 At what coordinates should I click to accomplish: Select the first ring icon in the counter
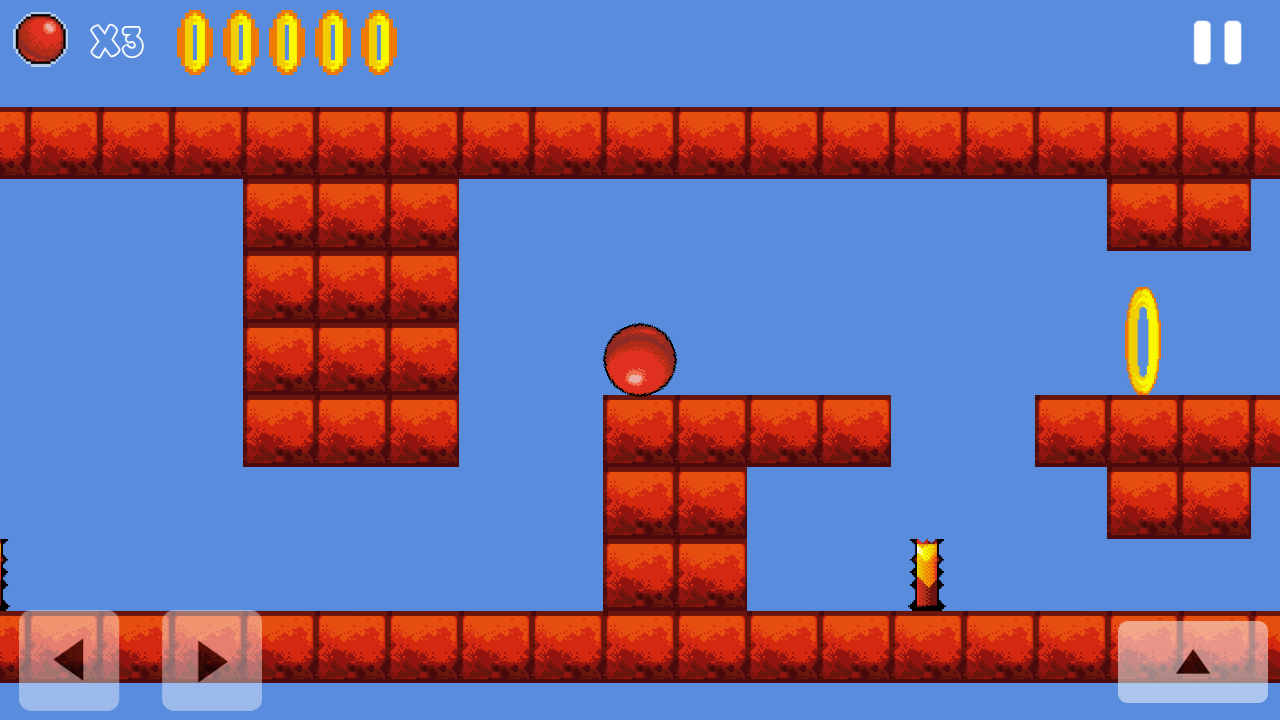pyautogui.click(x=194, y=42)
